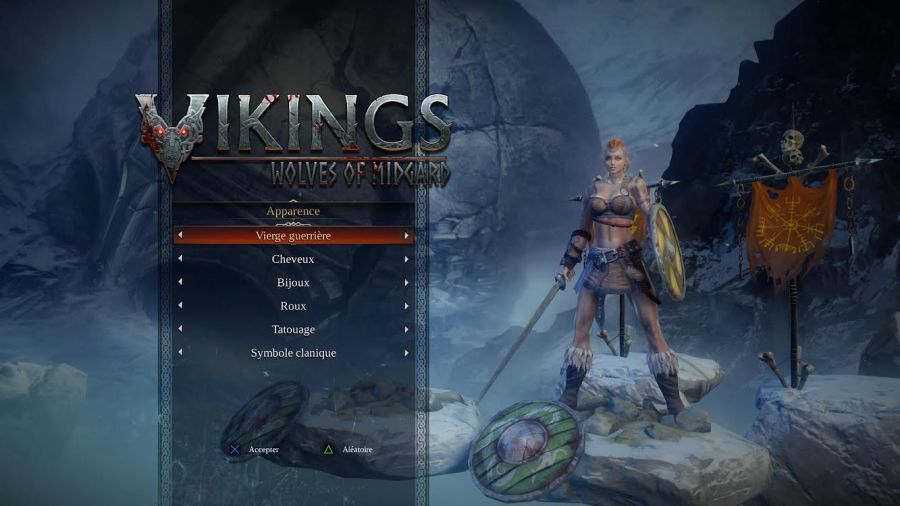900x506 pixels.
Task: Previous Tatouage using the left arrow
Action: pos(180,330)
